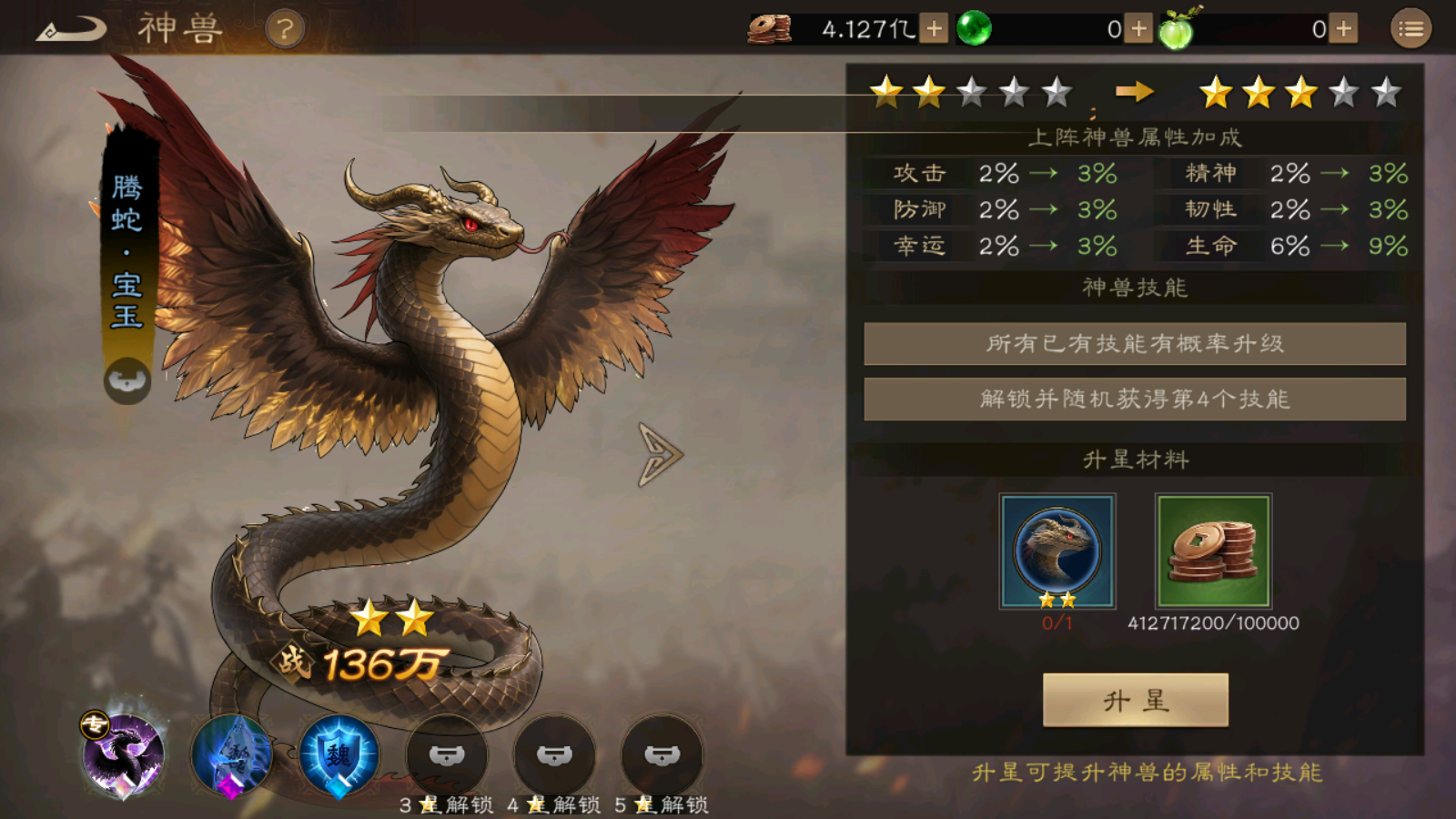The width and height of the screenshot is (1456, 819).
Task: Open the 神兽 help question mark
Action: [285, 27]
